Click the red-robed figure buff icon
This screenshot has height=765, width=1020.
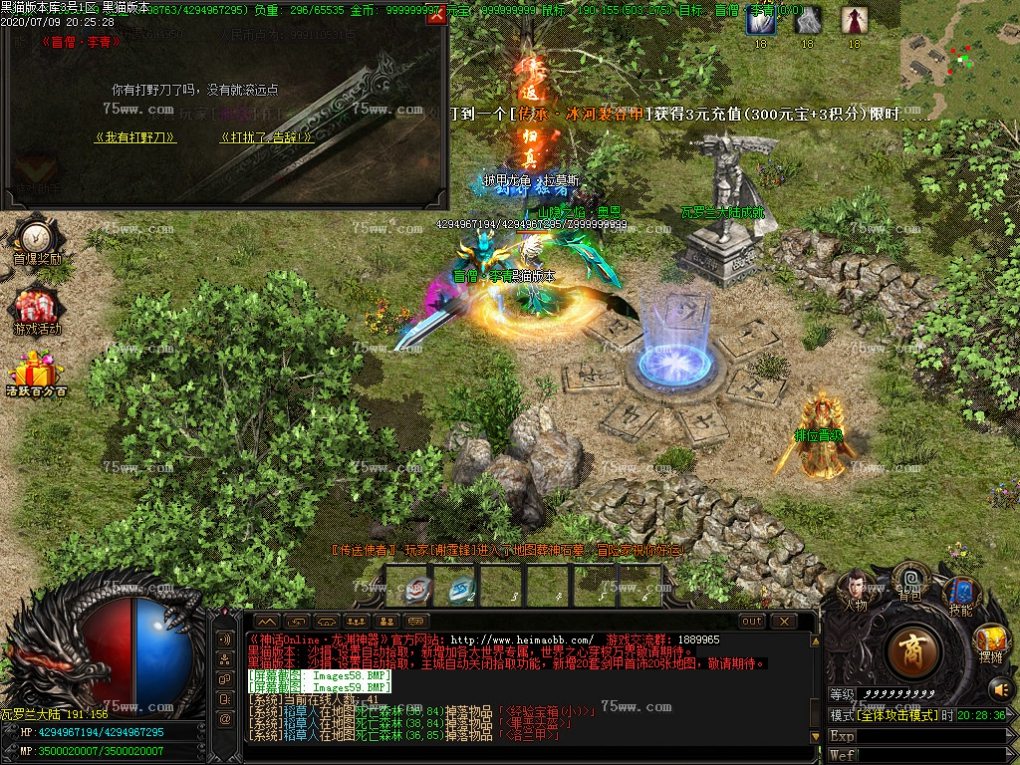[854, 20]
